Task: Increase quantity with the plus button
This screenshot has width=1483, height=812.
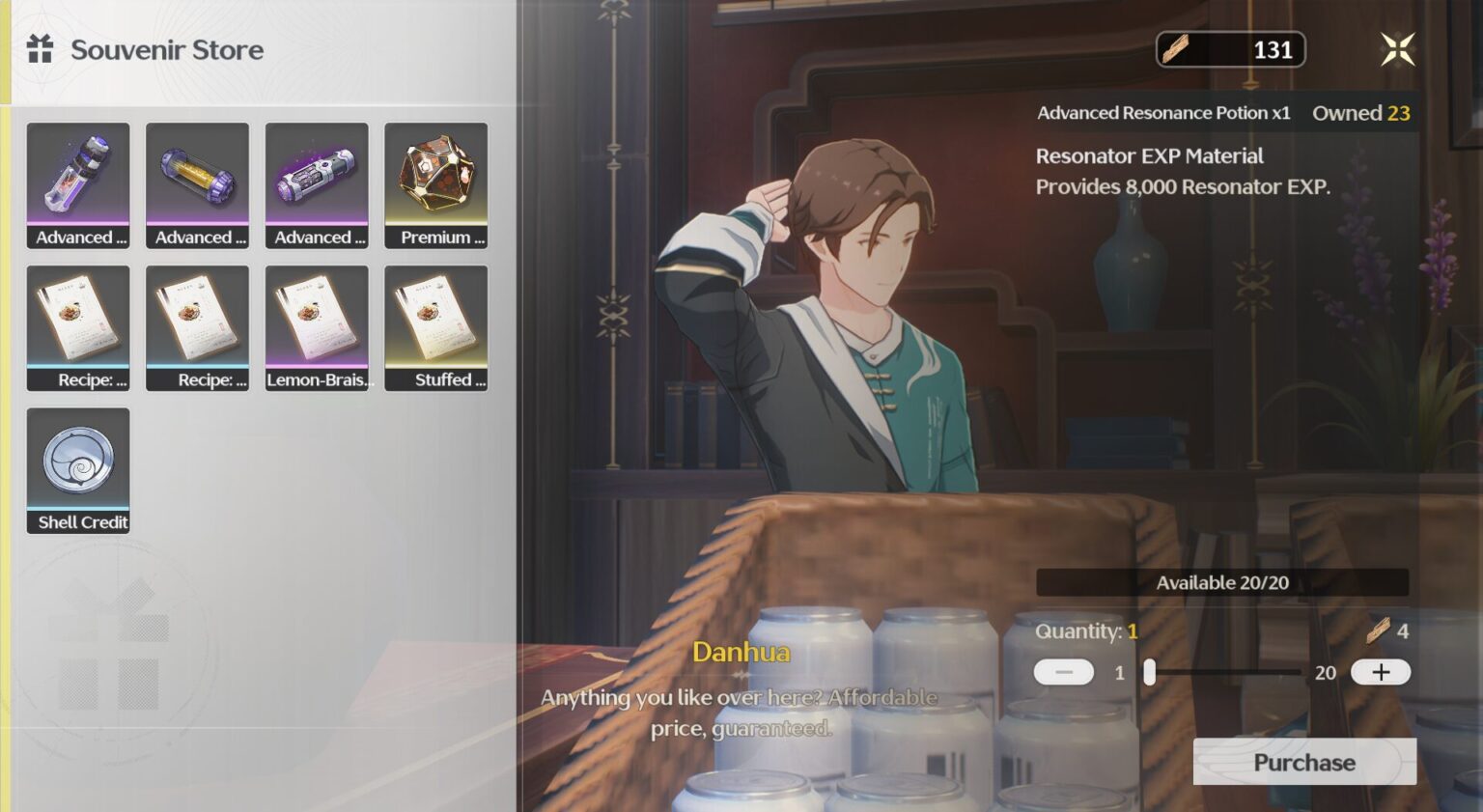Action: [x=1381, y=672]
